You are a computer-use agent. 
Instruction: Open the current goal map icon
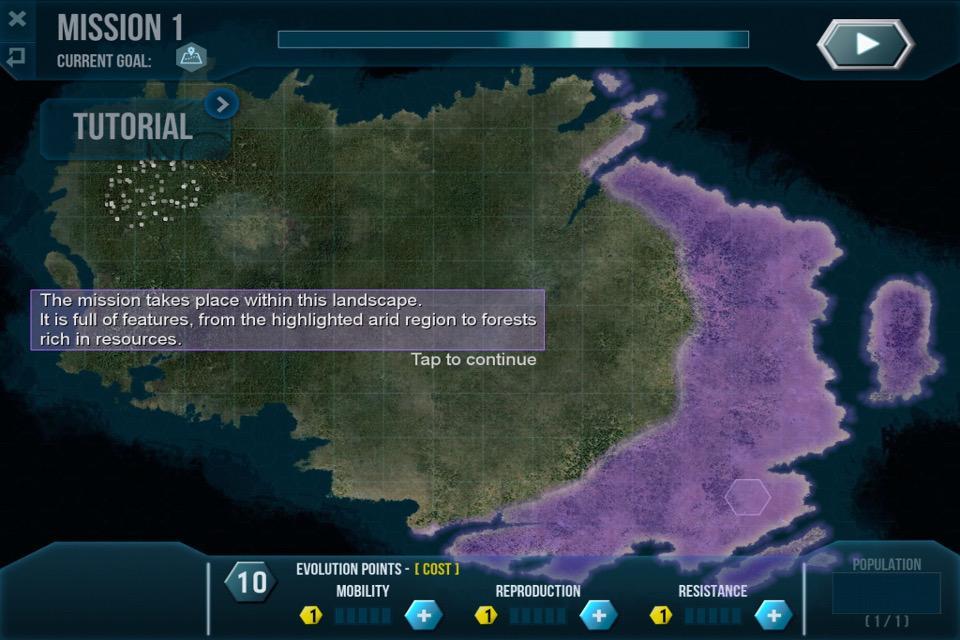pos(191,58)
